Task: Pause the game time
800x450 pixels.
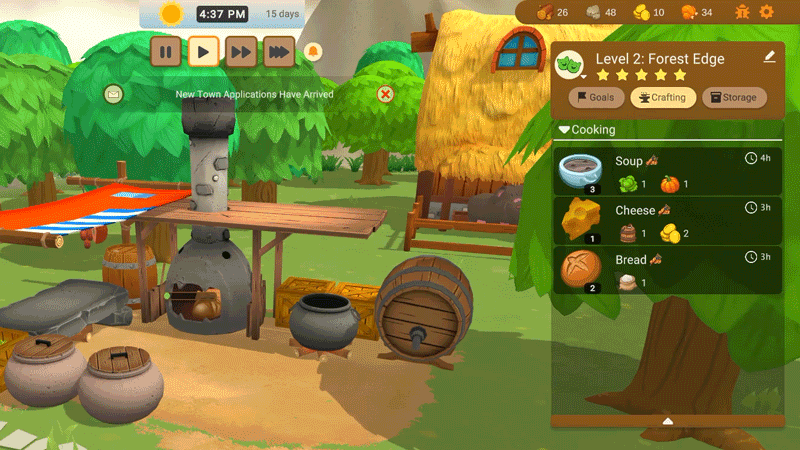Action: [166, 51]
